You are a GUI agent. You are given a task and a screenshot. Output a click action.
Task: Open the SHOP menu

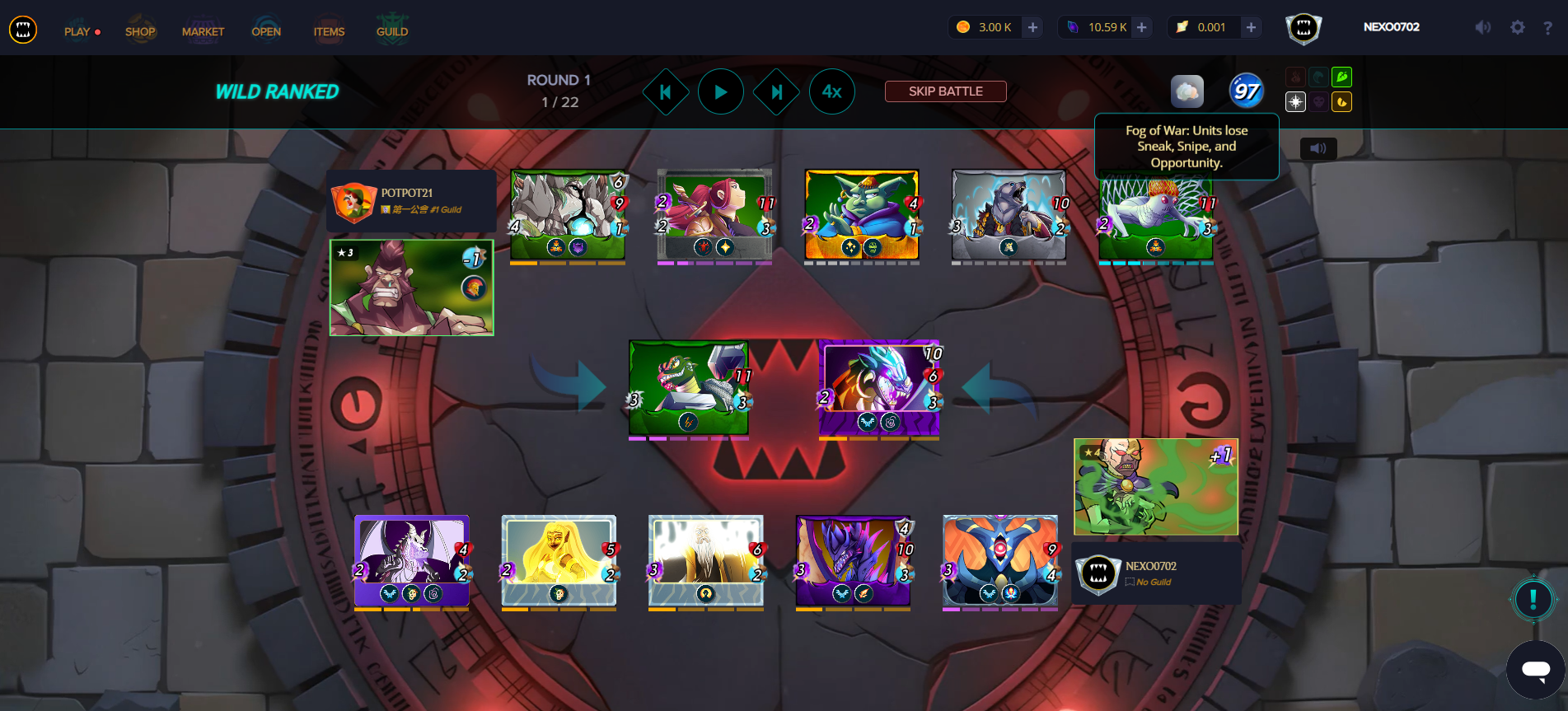140,30
